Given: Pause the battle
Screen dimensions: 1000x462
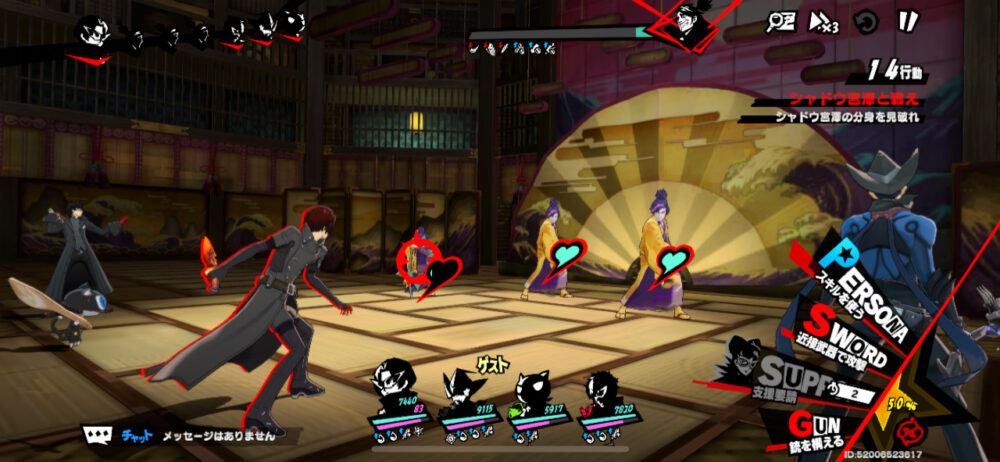Looking at the screenshot, I should pyautogui.click(x=907, y=20).
